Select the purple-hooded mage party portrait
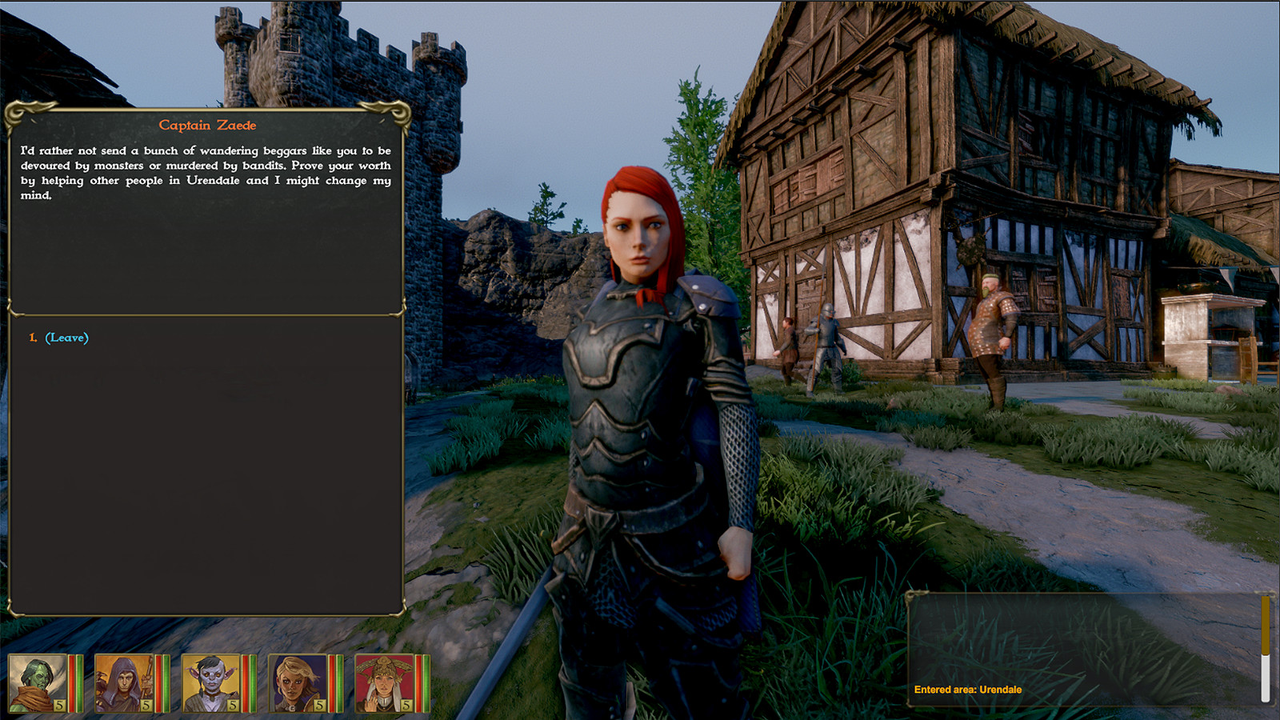This screenshot has width=1280, height=720. point(124,683)
